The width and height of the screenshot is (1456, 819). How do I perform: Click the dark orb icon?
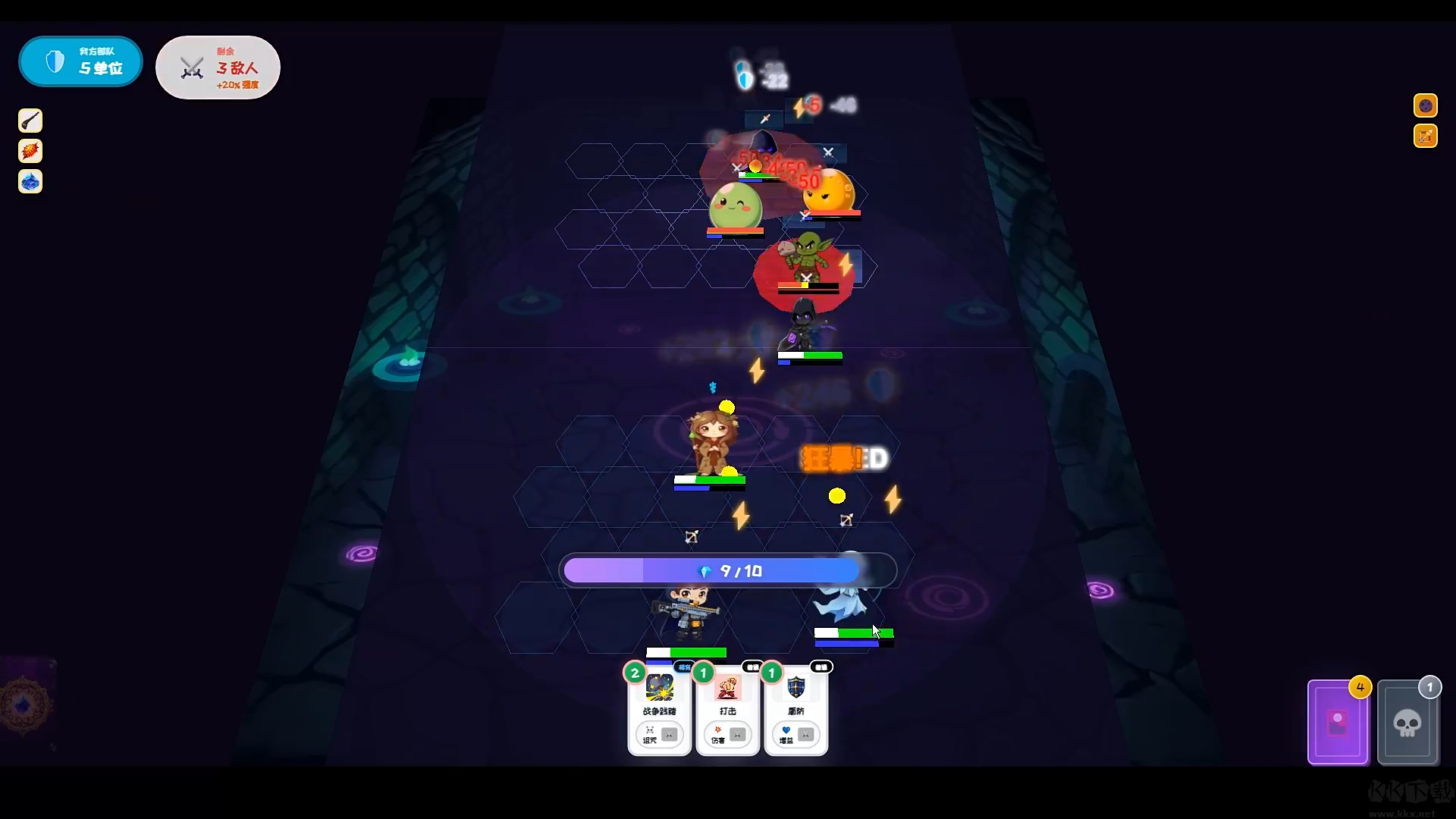[1425, 105]
